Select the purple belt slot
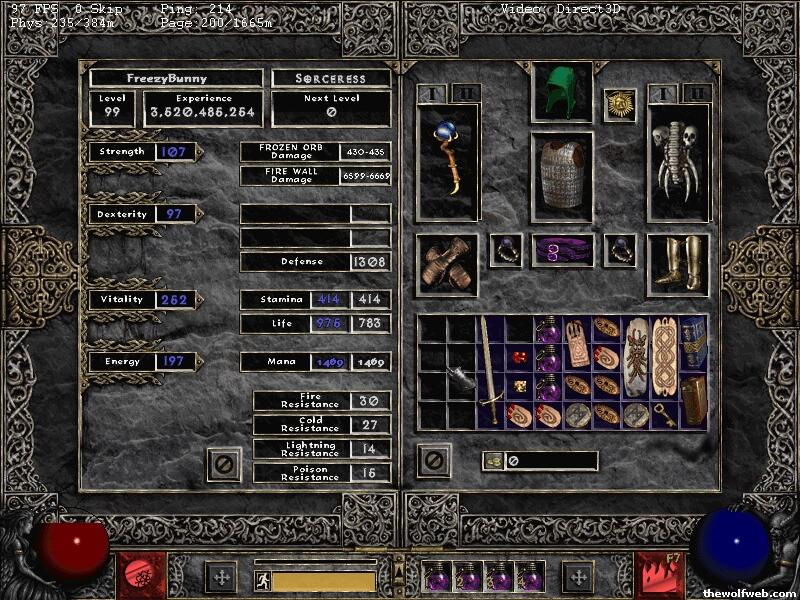The height and width of the screenshot is (600, 800). point(562,251)
